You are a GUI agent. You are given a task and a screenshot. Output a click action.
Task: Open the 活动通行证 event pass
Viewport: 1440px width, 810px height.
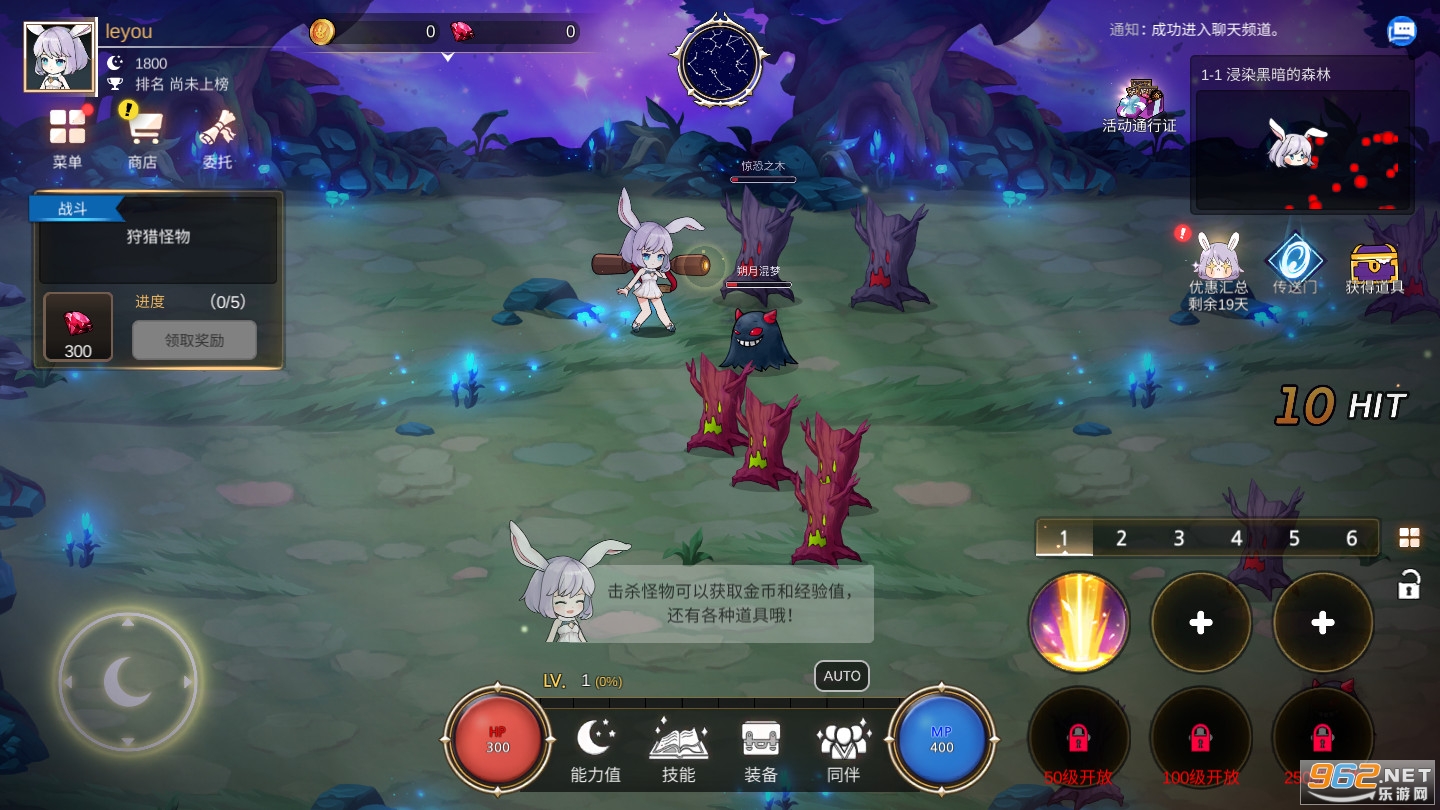click(1139, 100)
